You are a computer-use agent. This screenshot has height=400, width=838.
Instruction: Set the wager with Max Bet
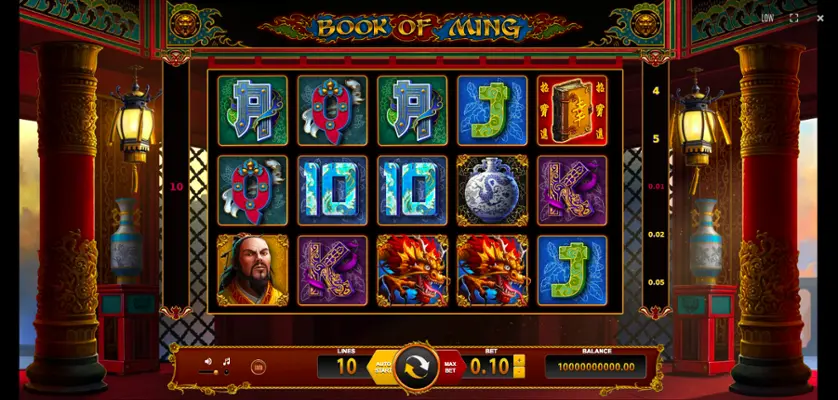pos(450,367)
